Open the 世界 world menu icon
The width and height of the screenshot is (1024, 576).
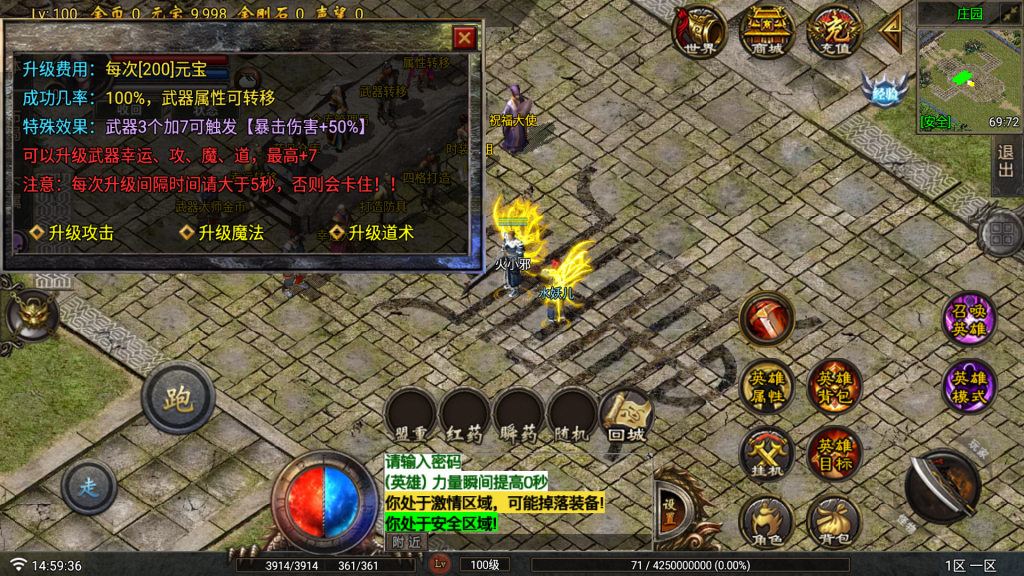coord(700,32)
